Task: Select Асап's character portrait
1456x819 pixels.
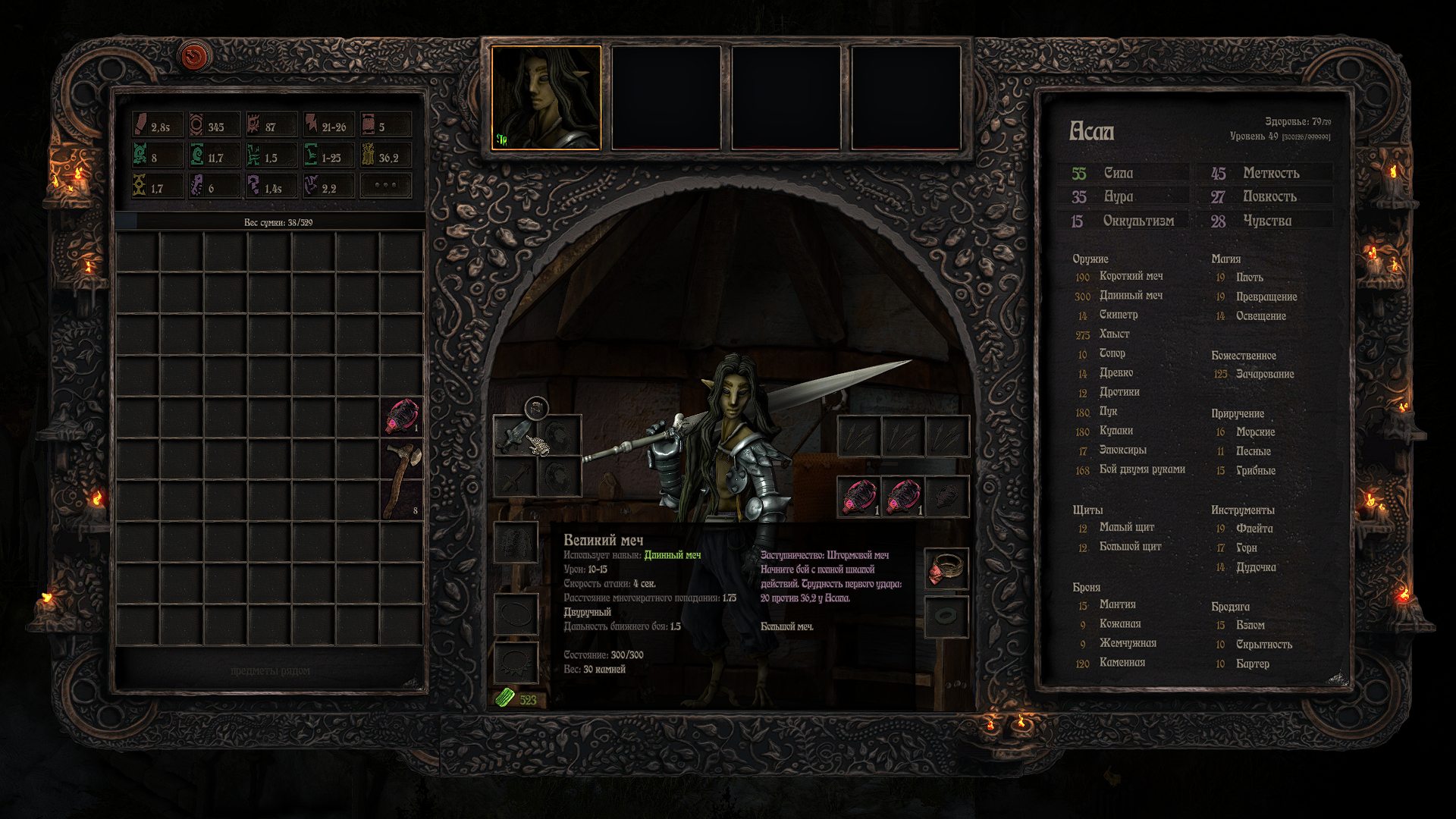Action: 546,98
